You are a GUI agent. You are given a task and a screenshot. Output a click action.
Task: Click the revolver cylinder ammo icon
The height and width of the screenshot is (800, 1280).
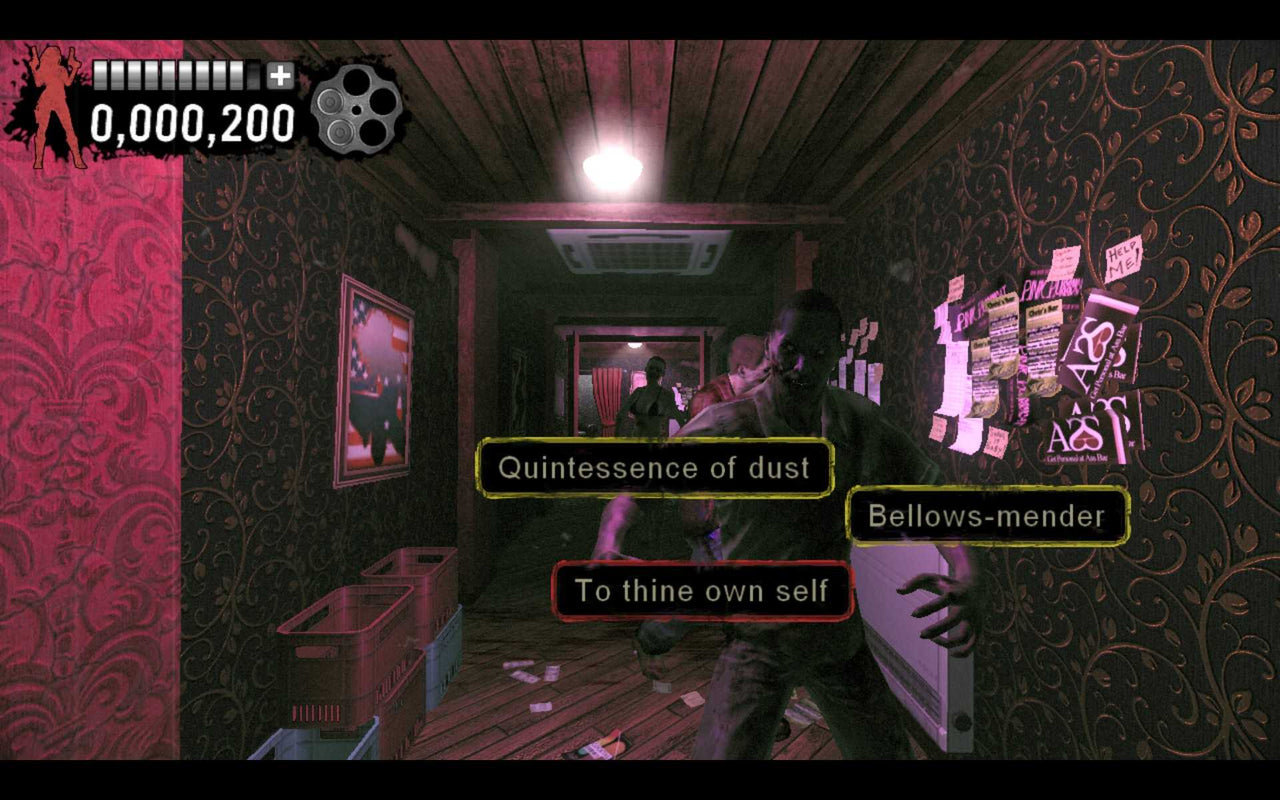point(355,110)
